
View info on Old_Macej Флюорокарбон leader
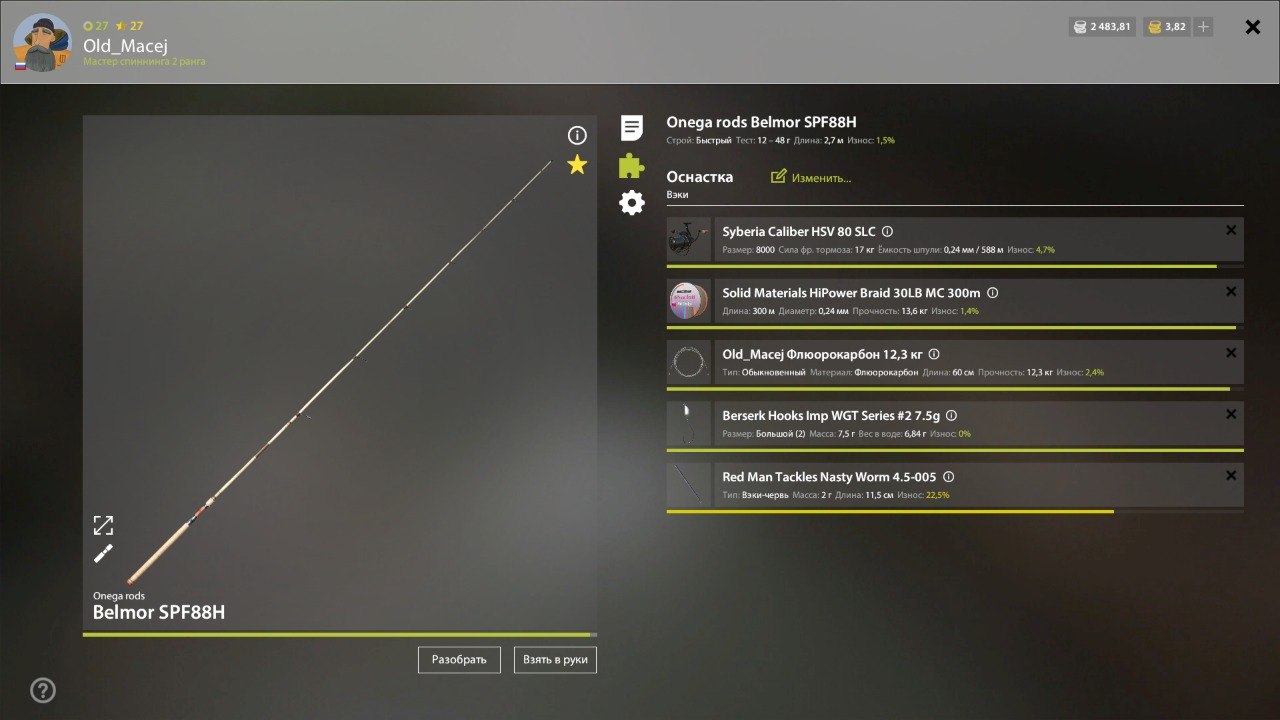pos(933,353)
